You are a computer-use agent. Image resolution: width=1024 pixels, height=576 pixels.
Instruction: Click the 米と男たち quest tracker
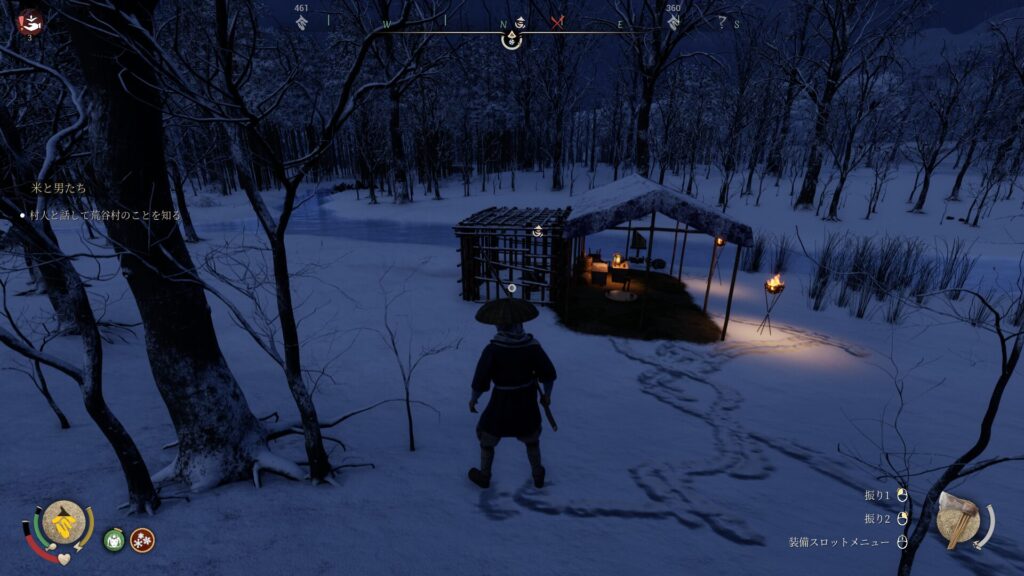(x=57, y=188)
